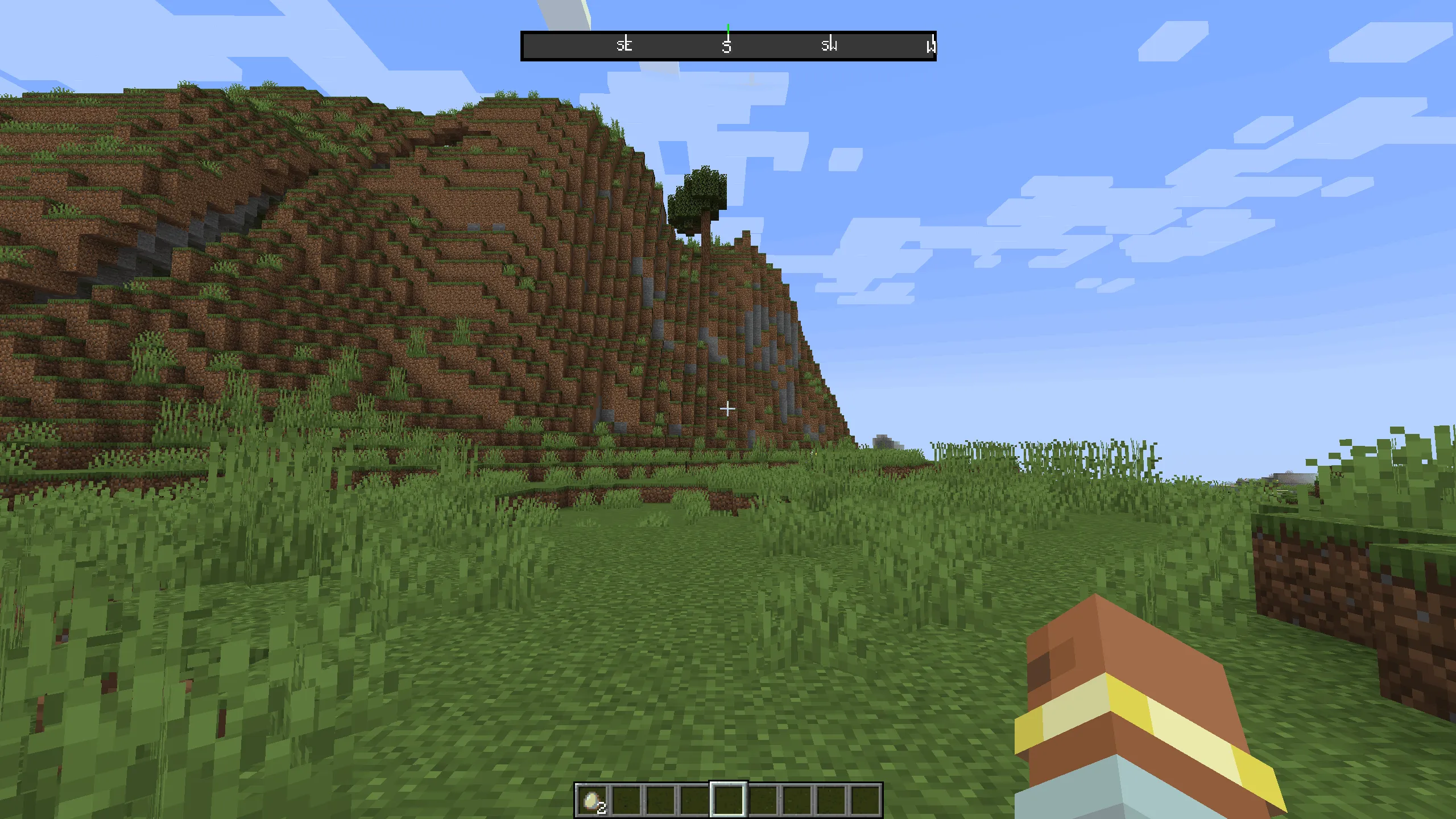Click the W marker at the compass bar edge
This screenshot has width=1456, height=819.
click(931, 45)
